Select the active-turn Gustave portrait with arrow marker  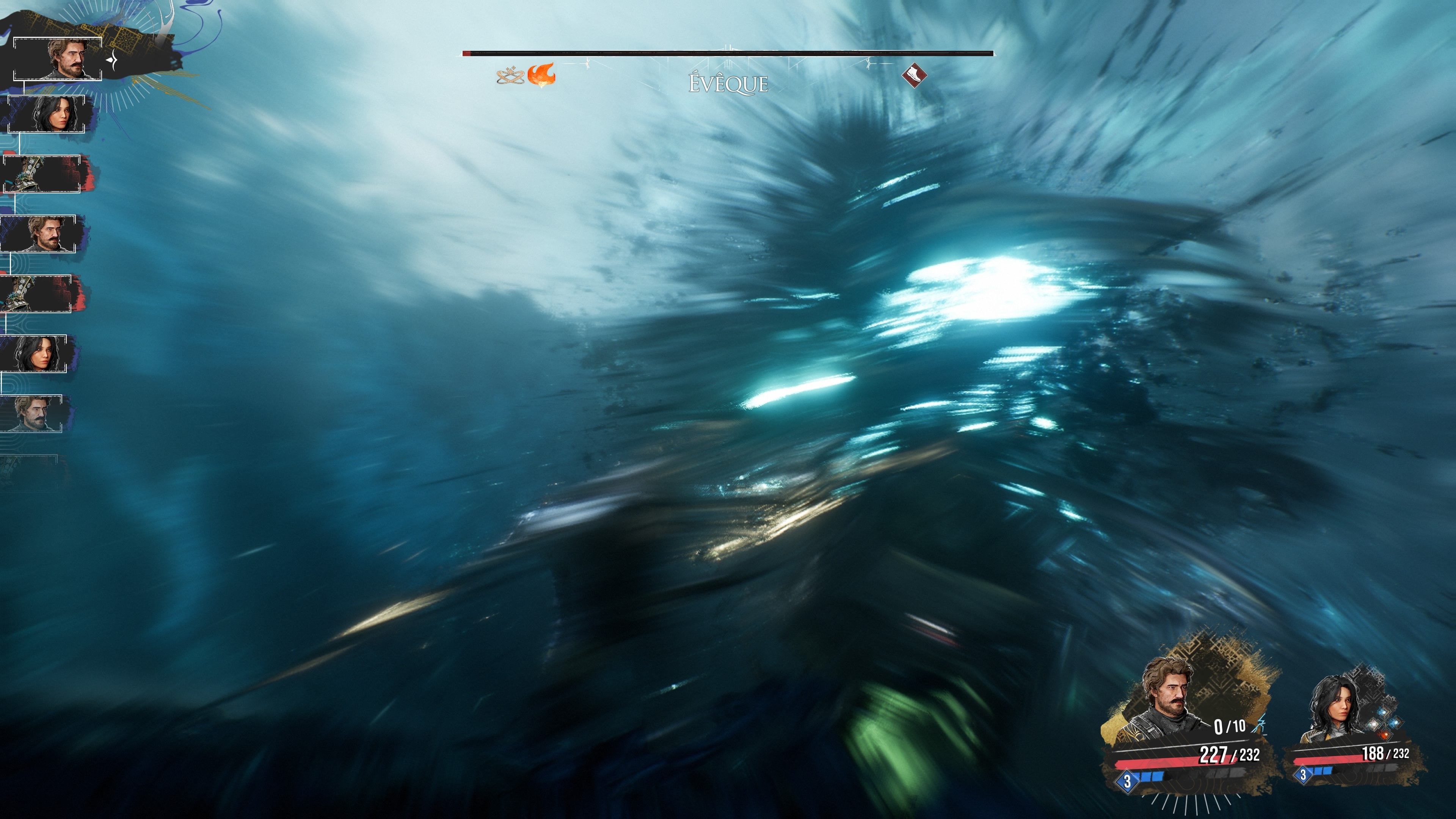point(58,59)
